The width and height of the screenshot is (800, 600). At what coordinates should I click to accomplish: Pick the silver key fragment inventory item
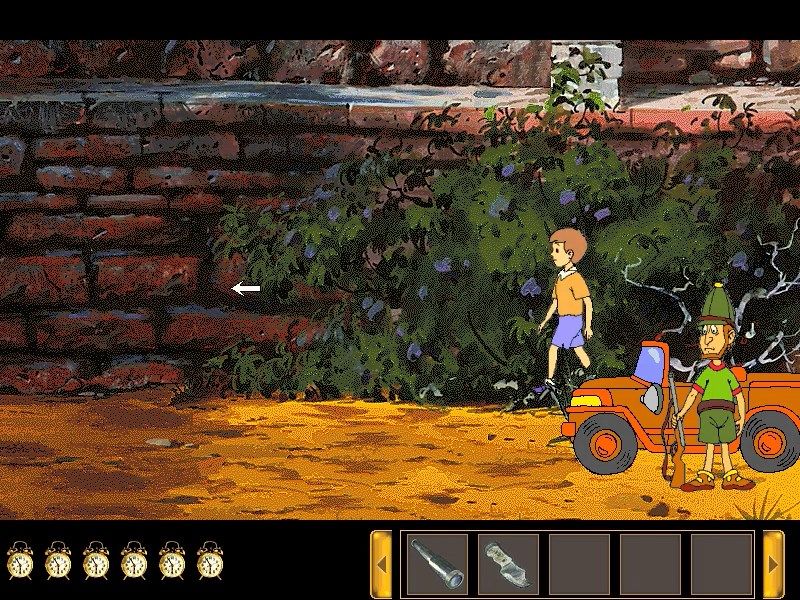coord(507,564)
